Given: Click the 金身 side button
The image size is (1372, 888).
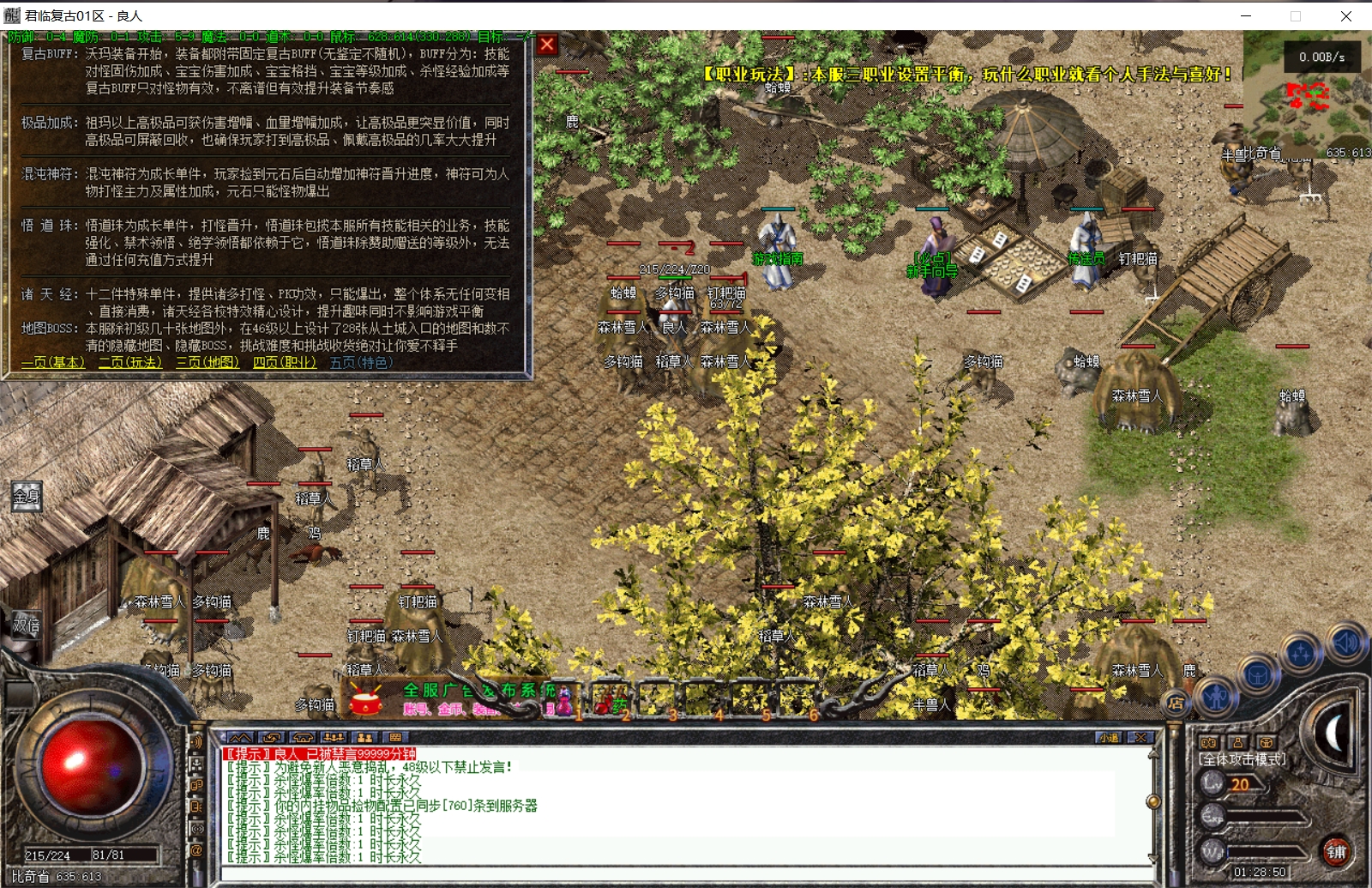Looking at the screenshot, I should click(x=26, y=496).
